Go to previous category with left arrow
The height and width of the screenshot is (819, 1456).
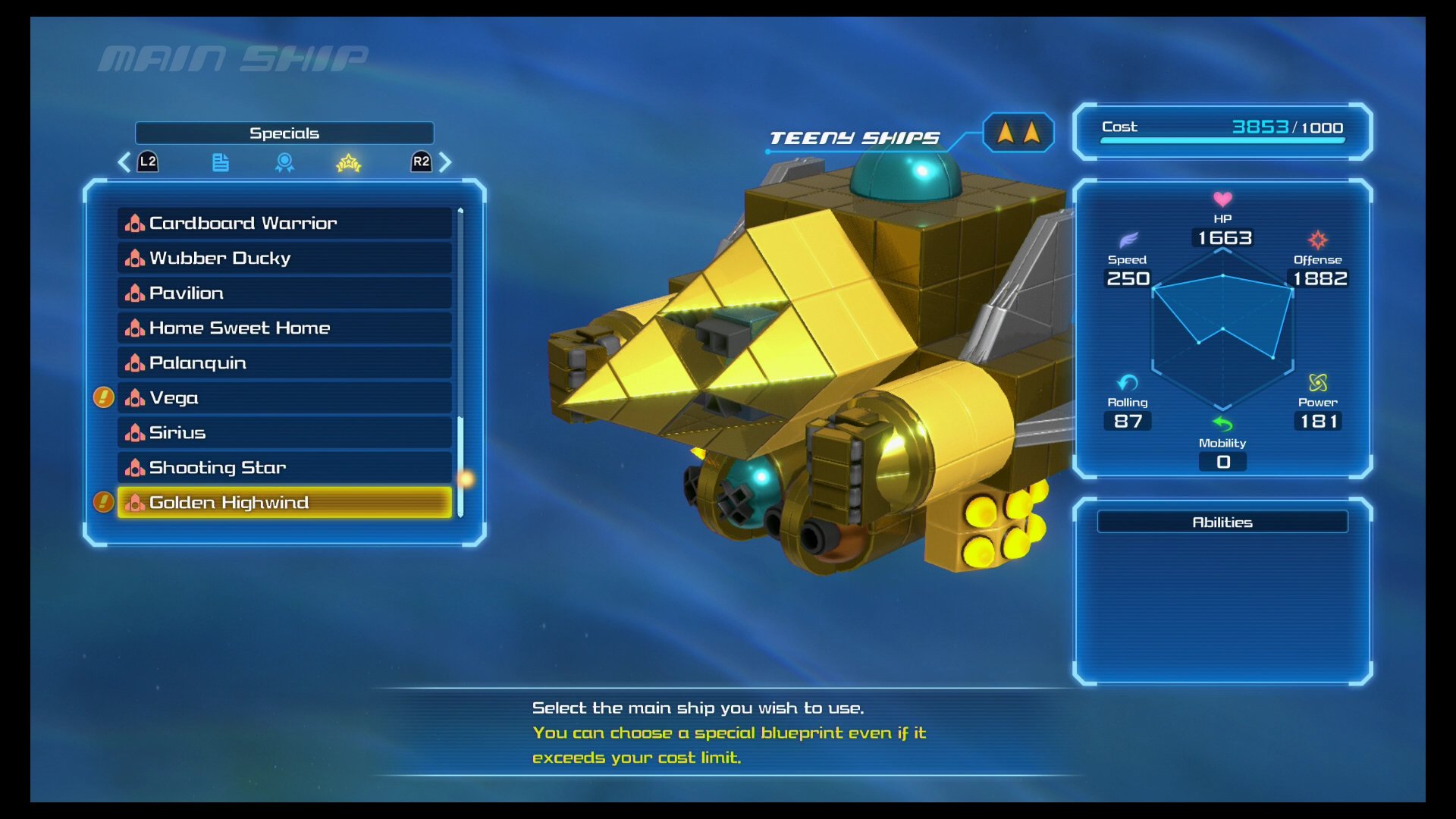pos(125,162)
